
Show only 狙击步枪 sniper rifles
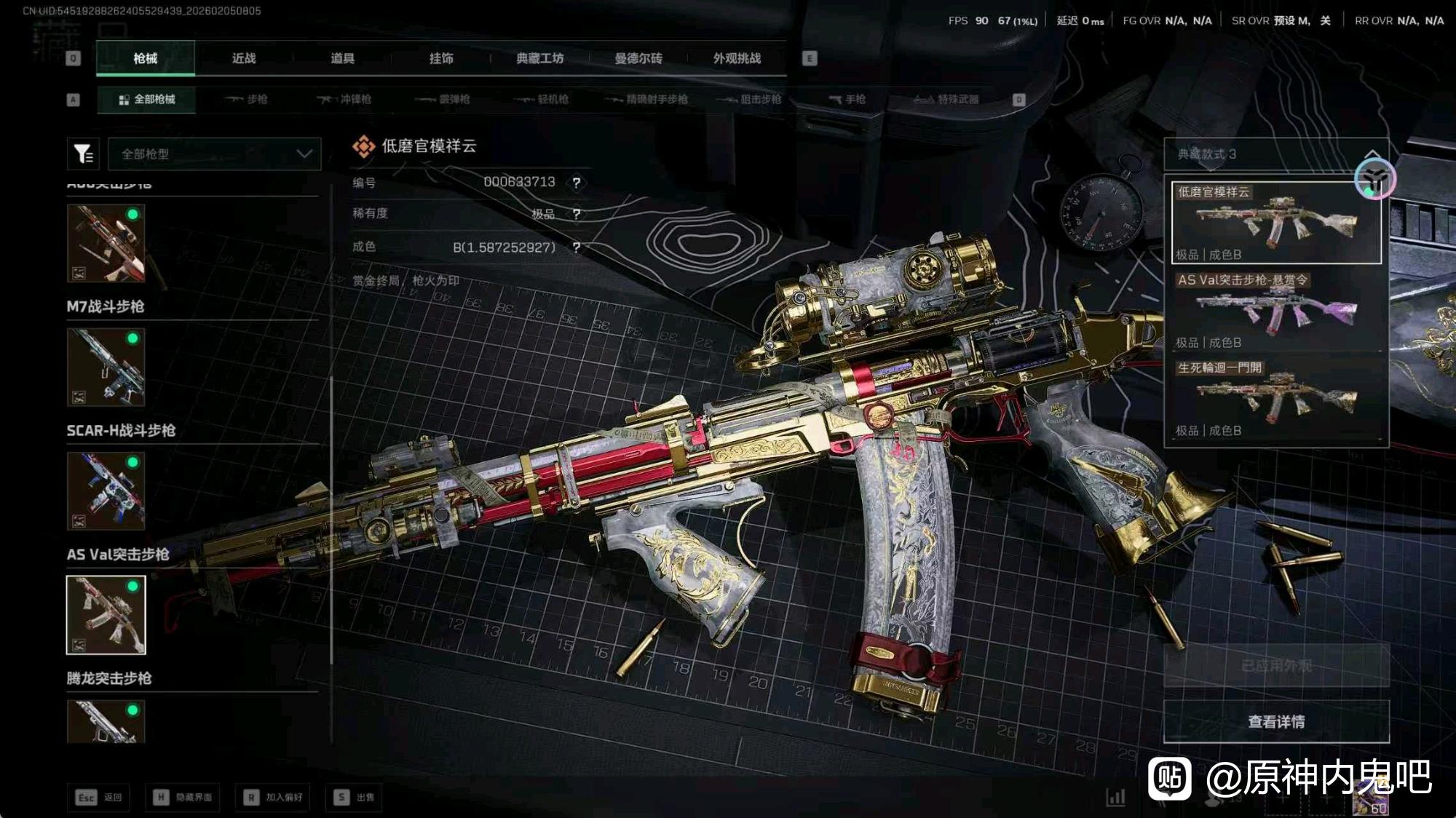click(x=749, y=99)
